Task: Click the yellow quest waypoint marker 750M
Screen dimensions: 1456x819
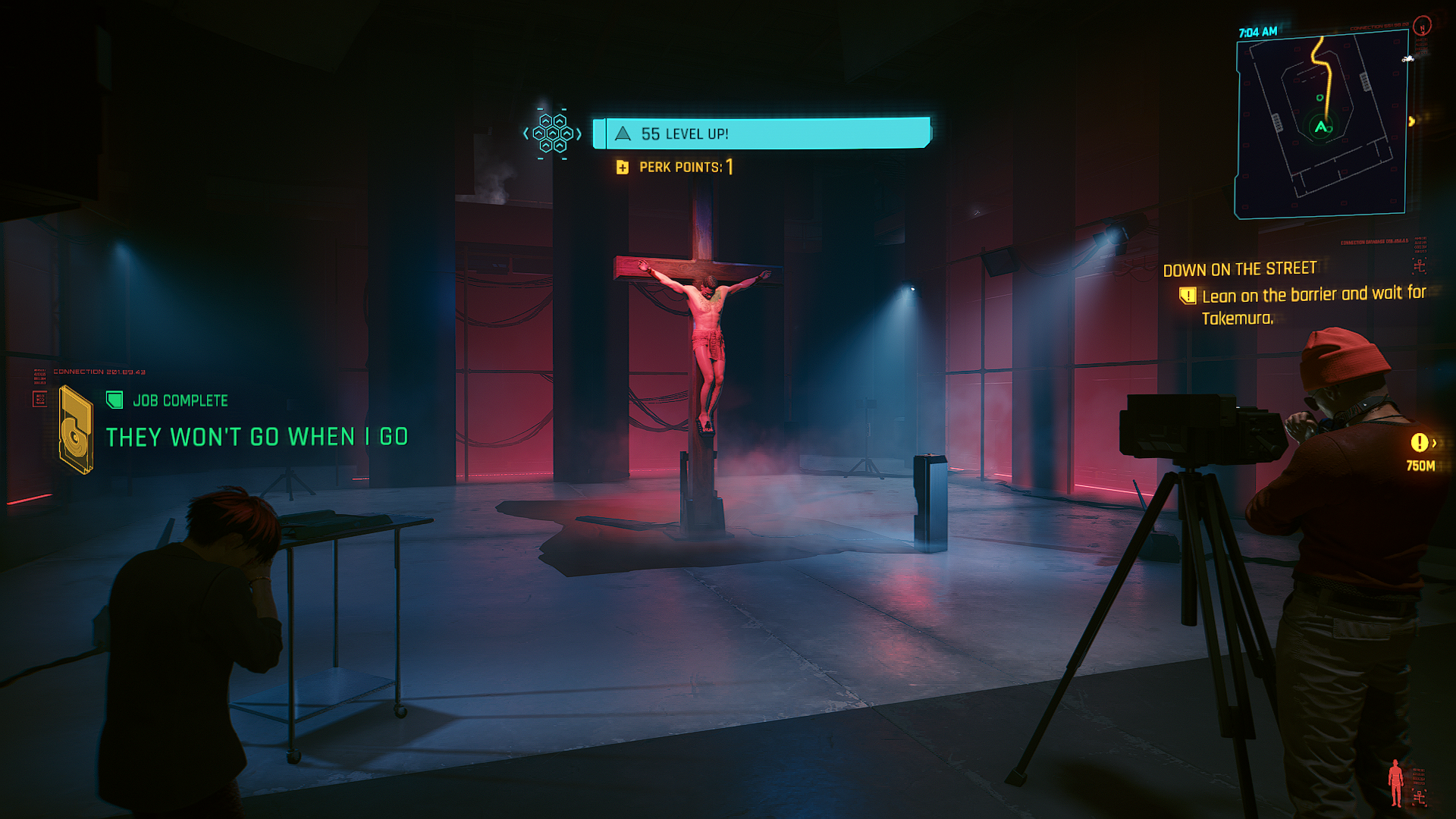Action: [x=1419, y=443]
